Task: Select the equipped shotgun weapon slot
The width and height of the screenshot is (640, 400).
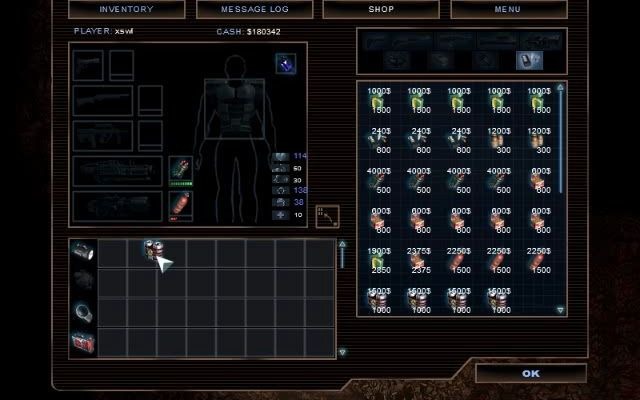Action: pyautogui.click(x=103, y=100)
